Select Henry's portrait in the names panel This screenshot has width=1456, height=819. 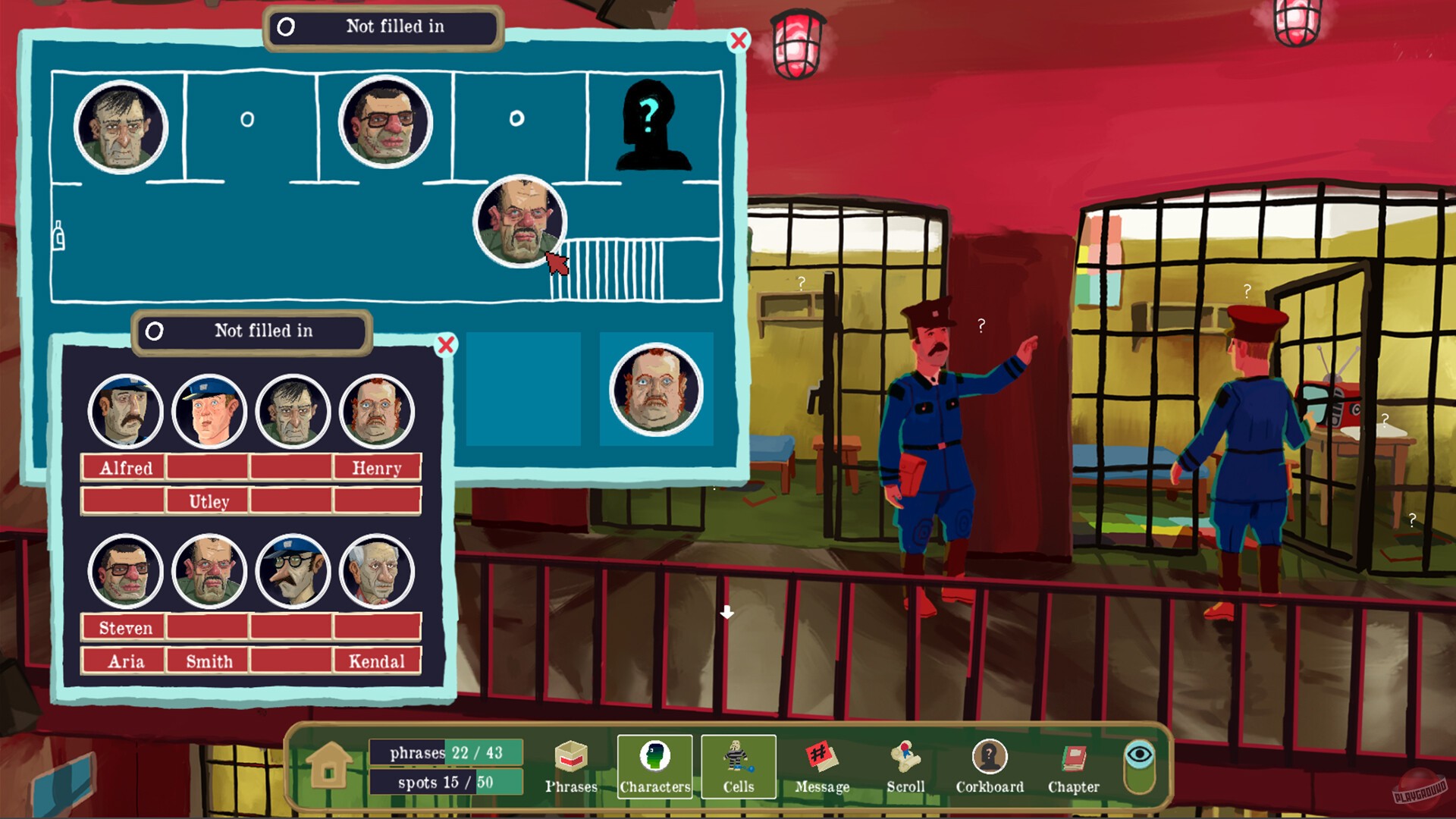tap(377, 412)
